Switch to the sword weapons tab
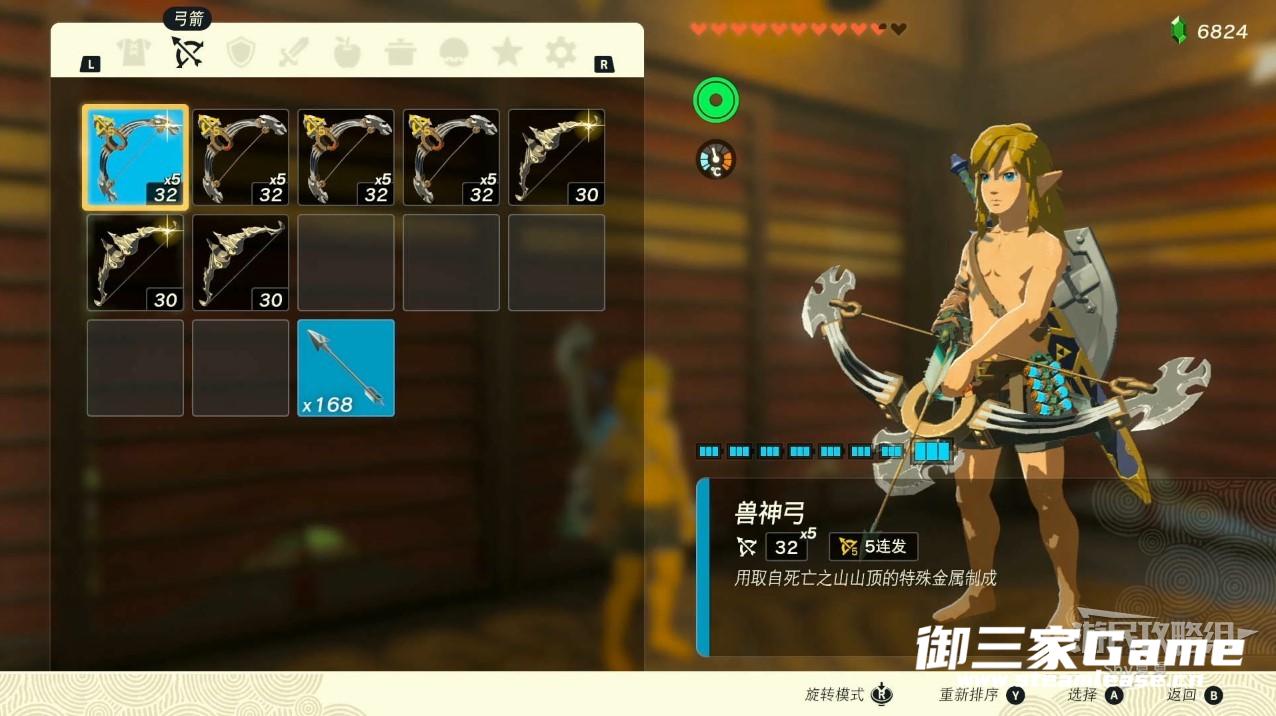The width and height of the screenshot is (1276, 716). pos(294,52)
